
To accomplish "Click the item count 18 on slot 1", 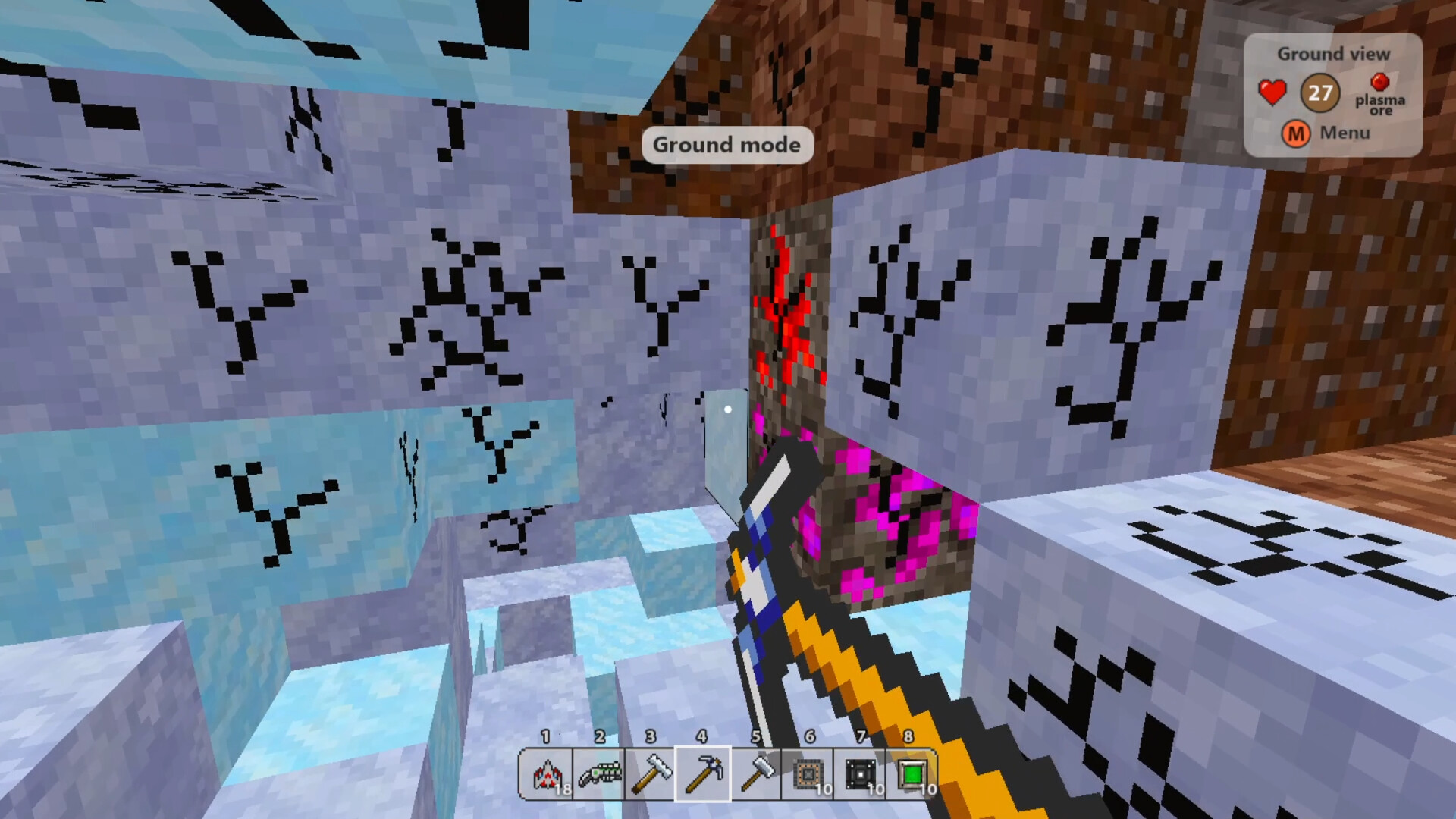I will tap(564, 789).
